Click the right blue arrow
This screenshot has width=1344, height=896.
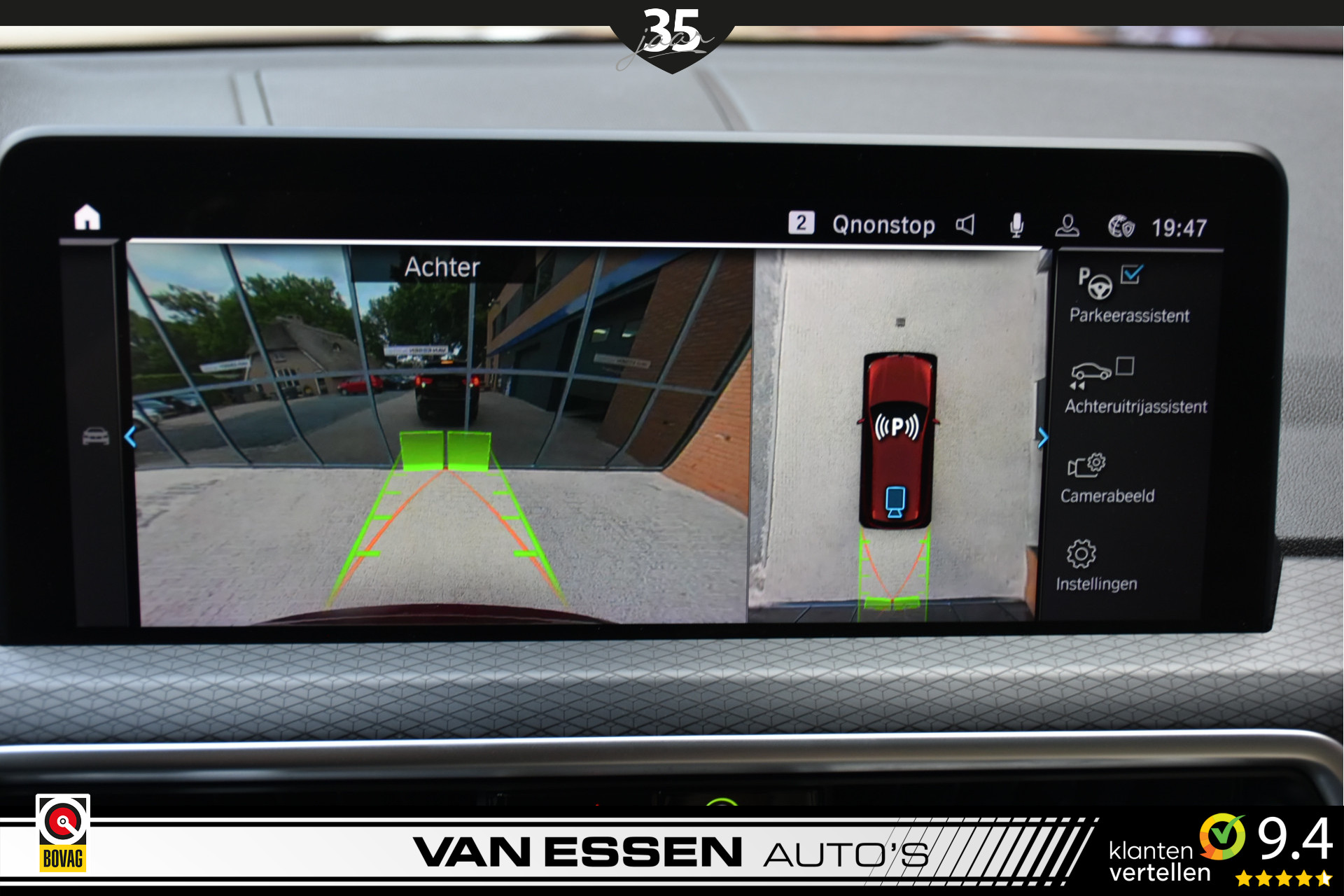coord(1042,438)
